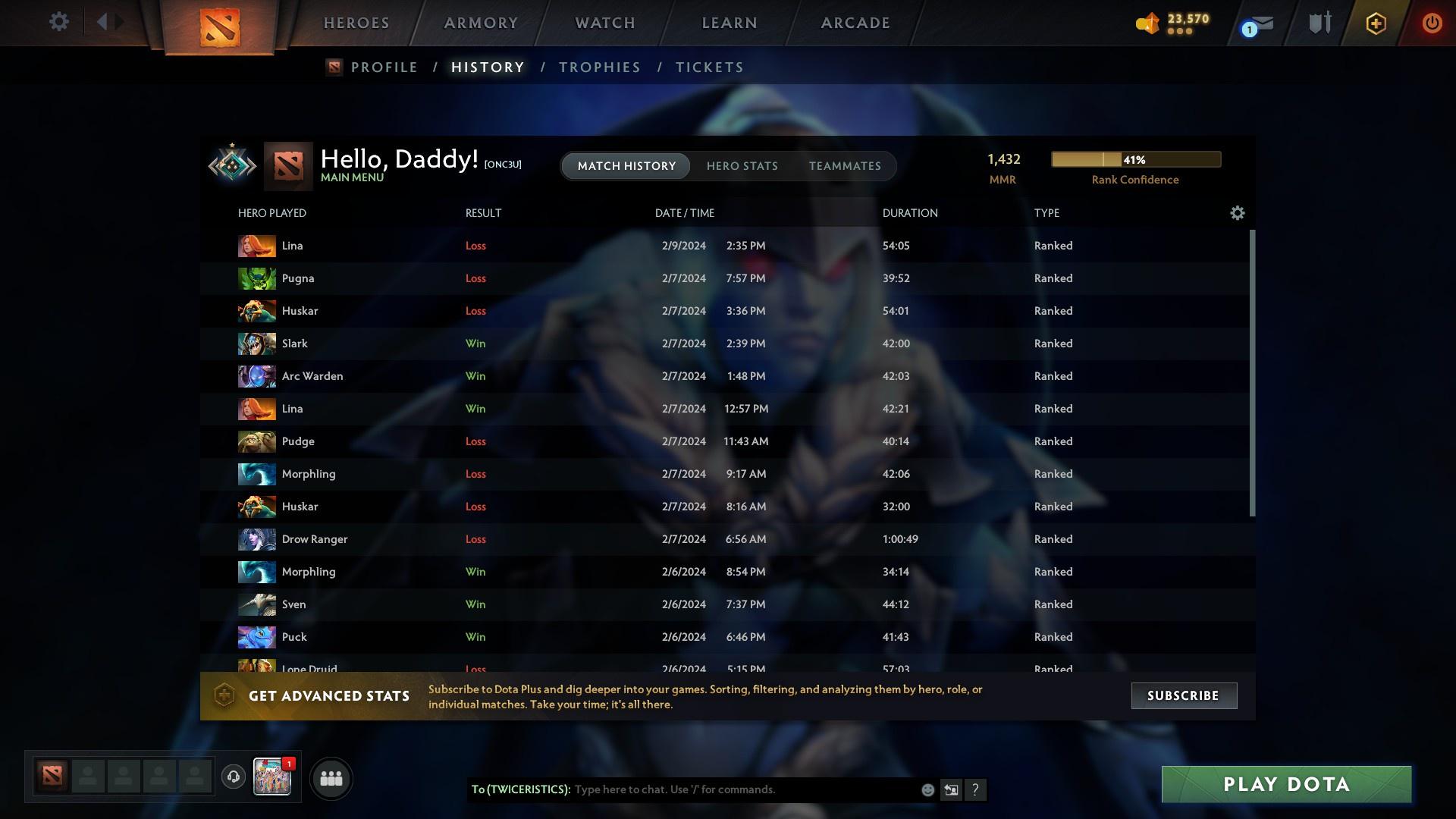Open the Dota Plus hexagon icon
This screenshot has width=1456, height=819.
click(x=1376, y=23)
